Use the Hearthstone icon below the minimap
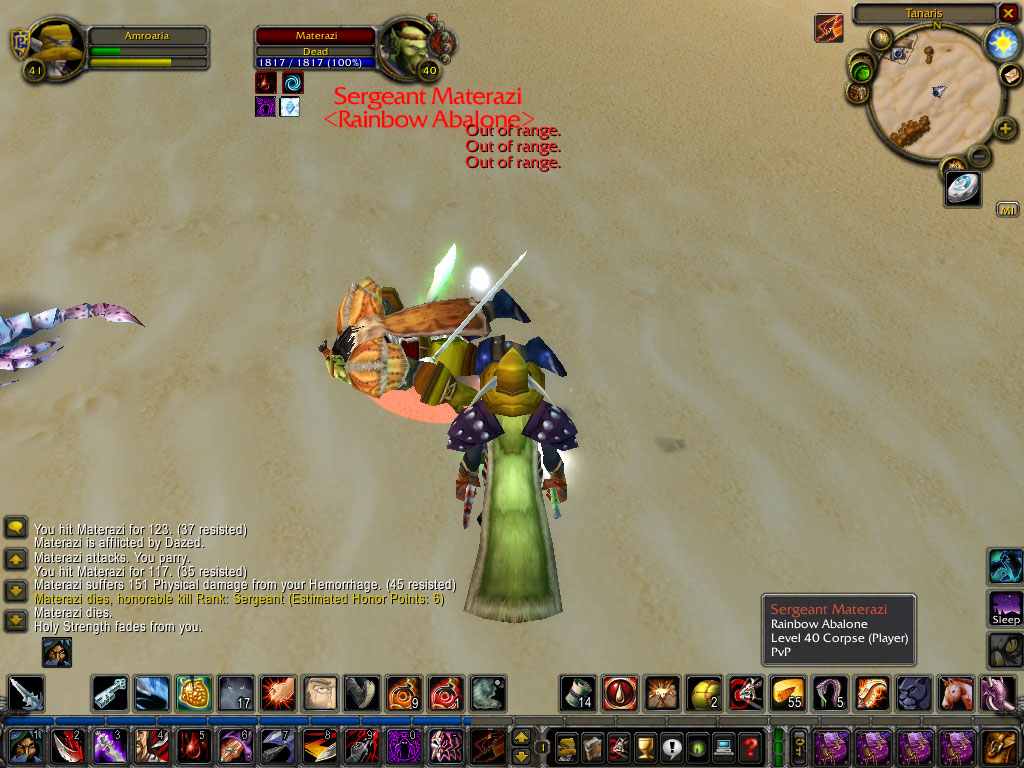 [963, 189]
